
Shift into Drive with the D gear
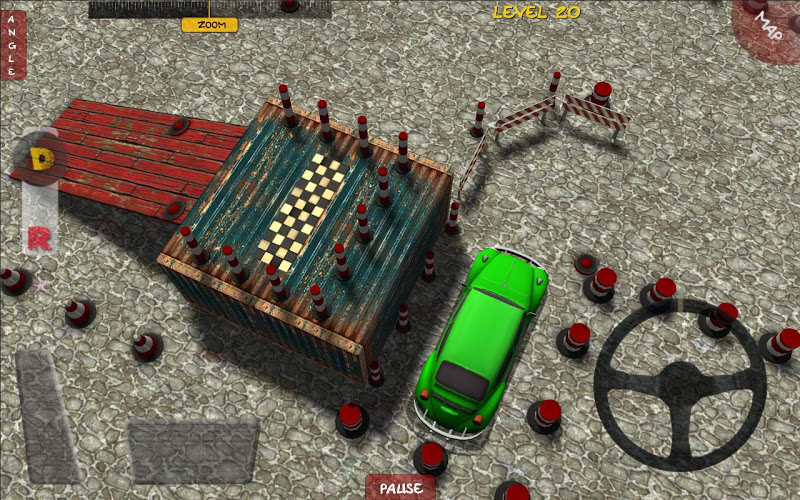41,158
